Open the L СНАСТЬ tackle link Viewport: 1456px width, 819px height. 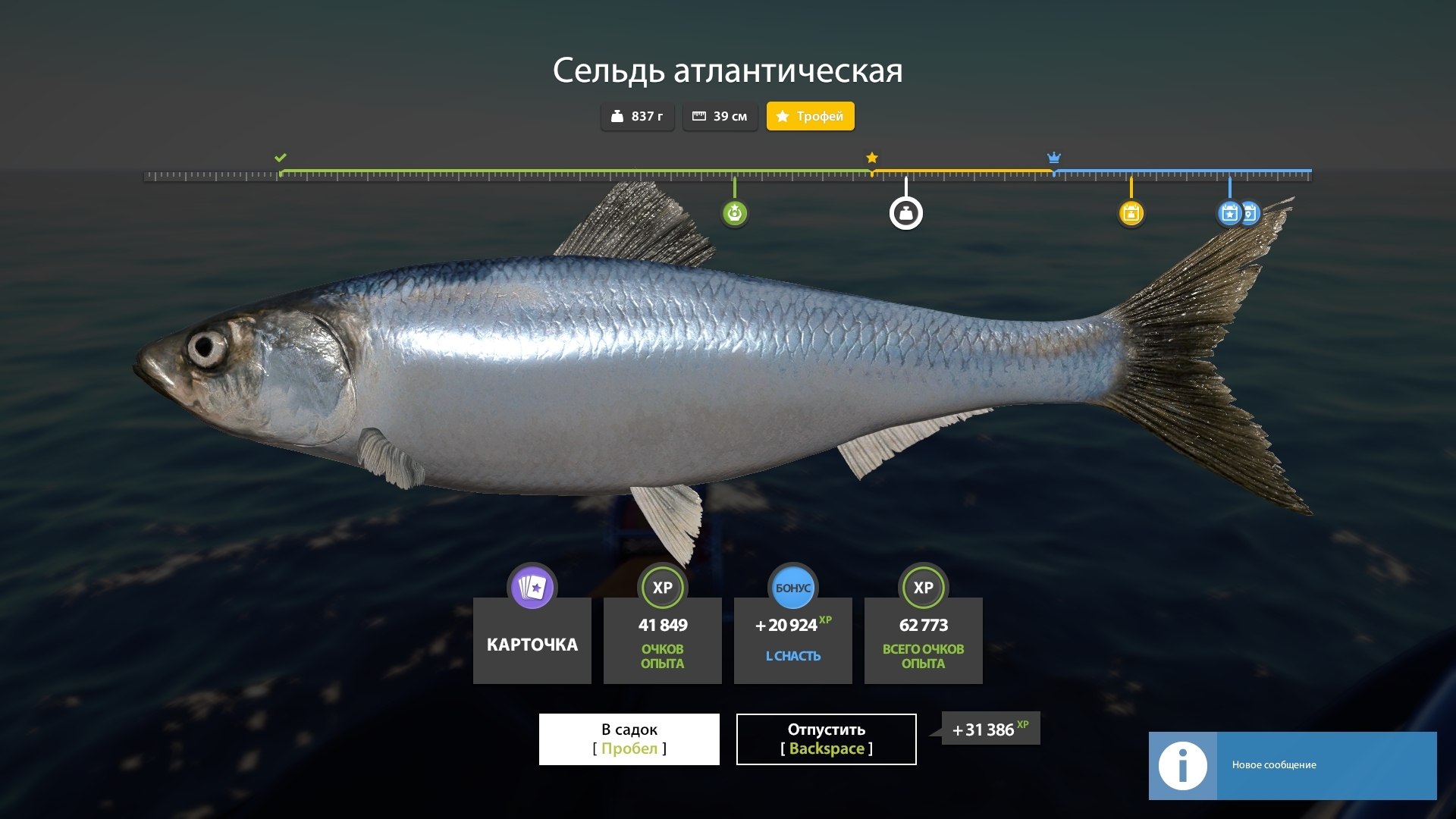(792, 657)
